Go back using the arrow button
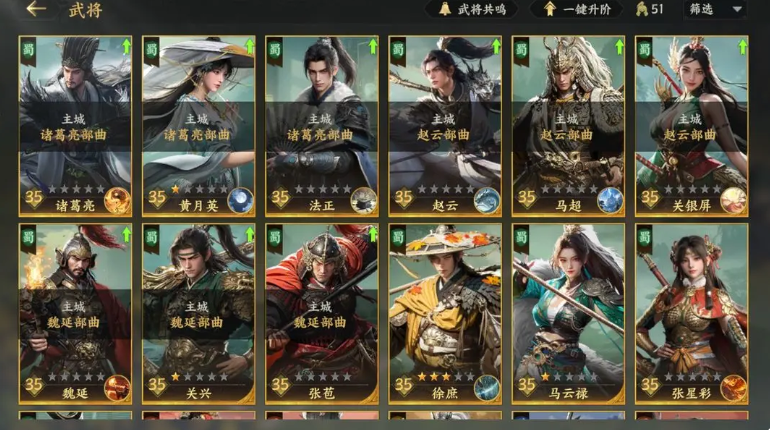The image size is (770, 430). (37, 10)
